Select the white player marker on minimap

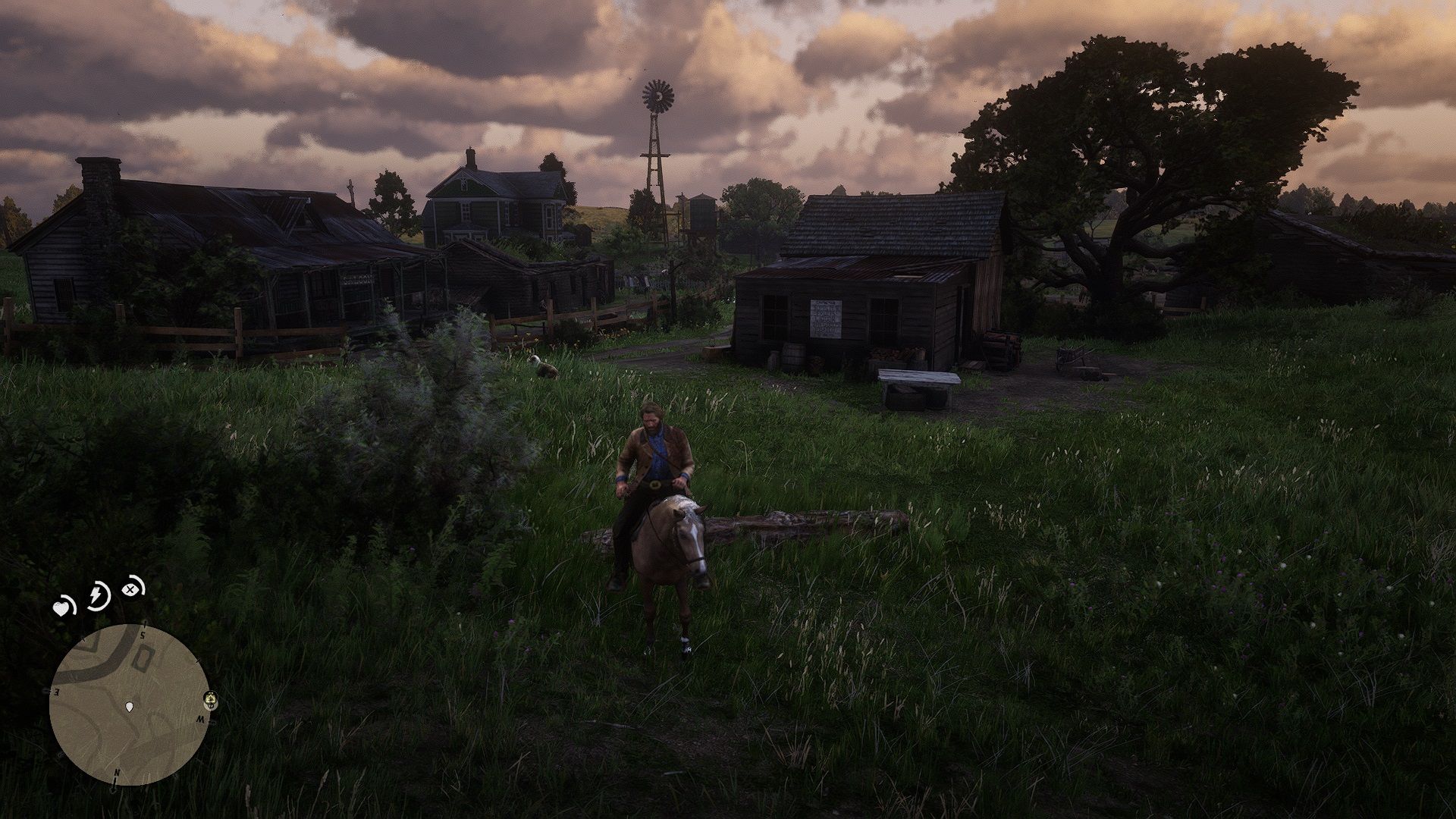[131, 708]
